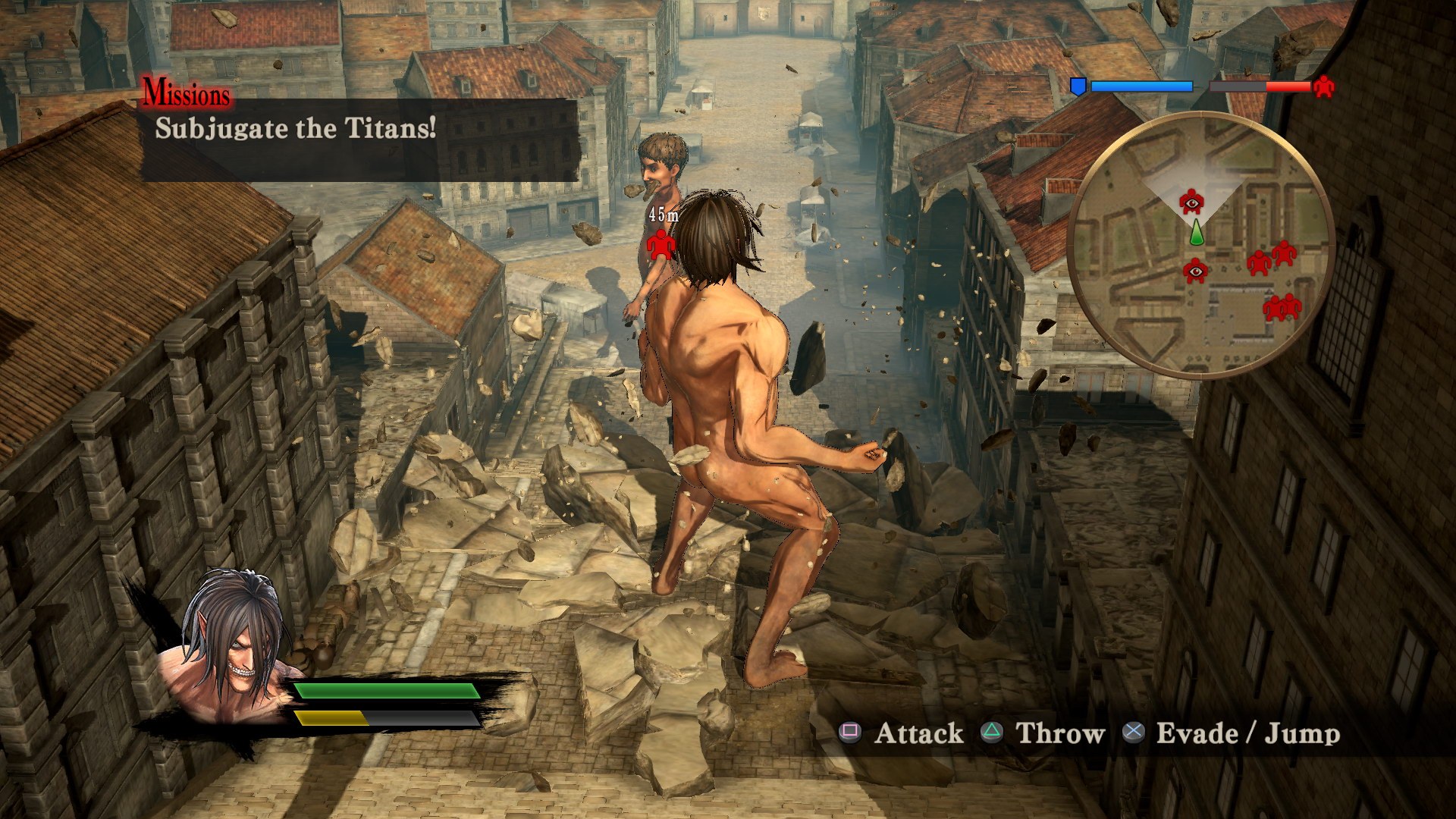Click the eye-marked titan icon inside the view cone

(x=1191, y=202)
